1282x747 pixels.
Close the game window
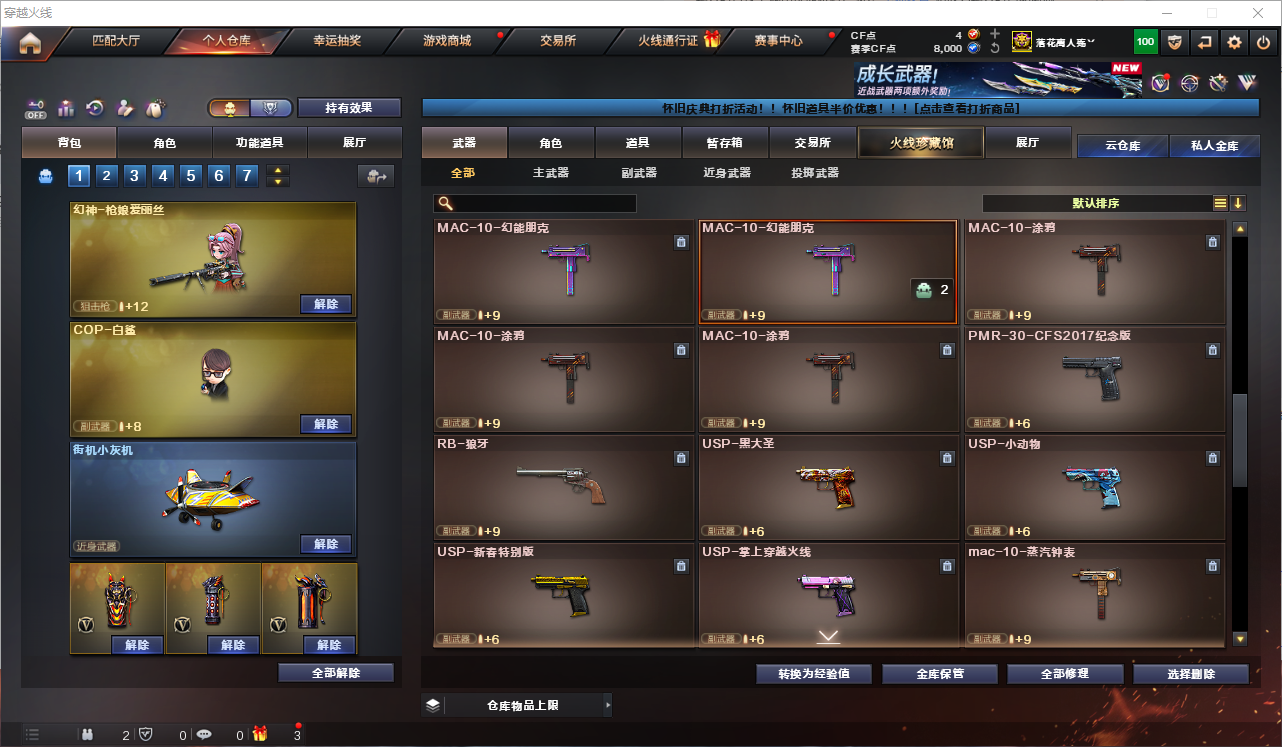coord(1259,13)
